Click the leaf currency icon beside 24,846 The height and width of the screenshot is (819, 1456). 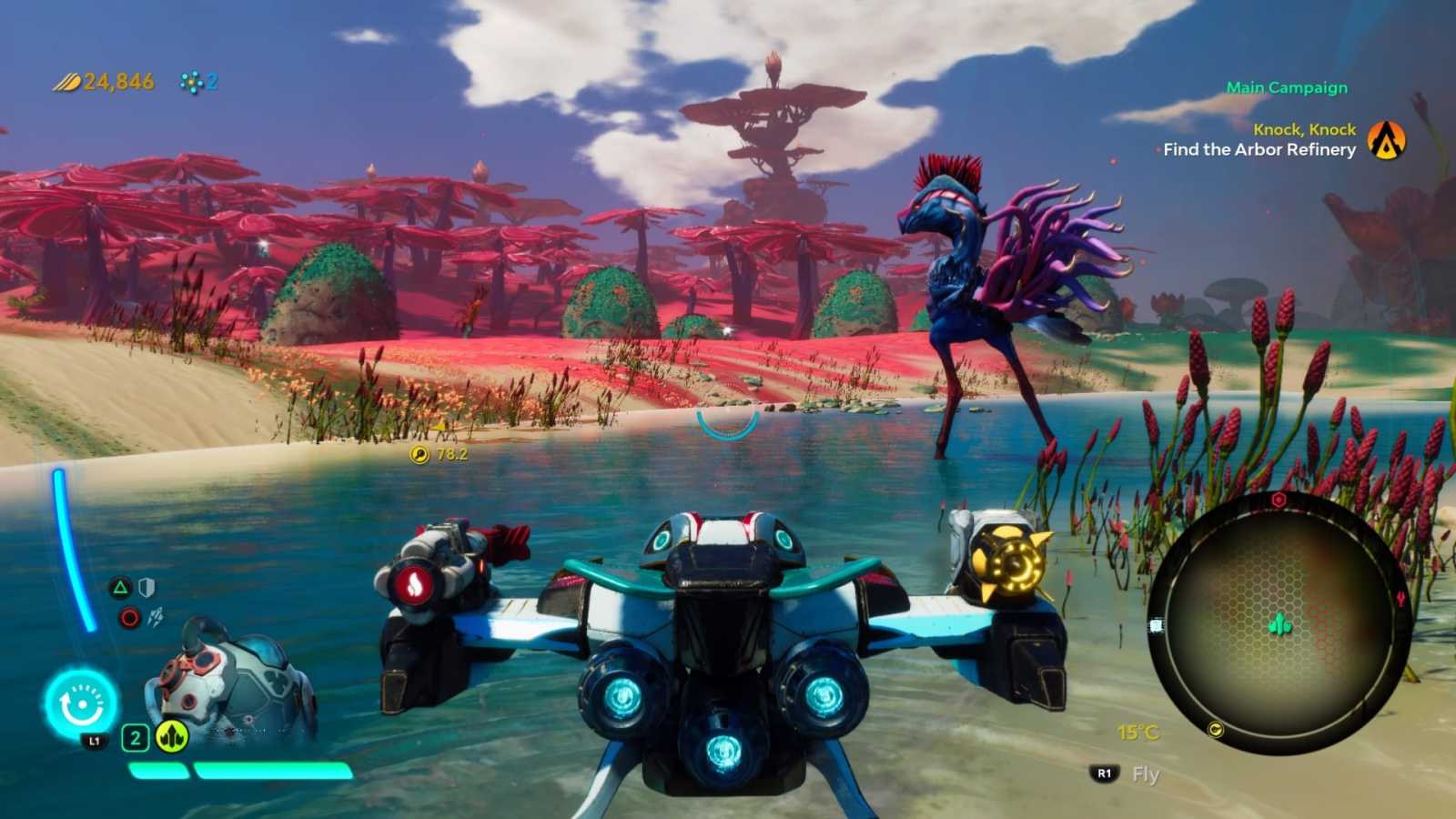[66, 80]
